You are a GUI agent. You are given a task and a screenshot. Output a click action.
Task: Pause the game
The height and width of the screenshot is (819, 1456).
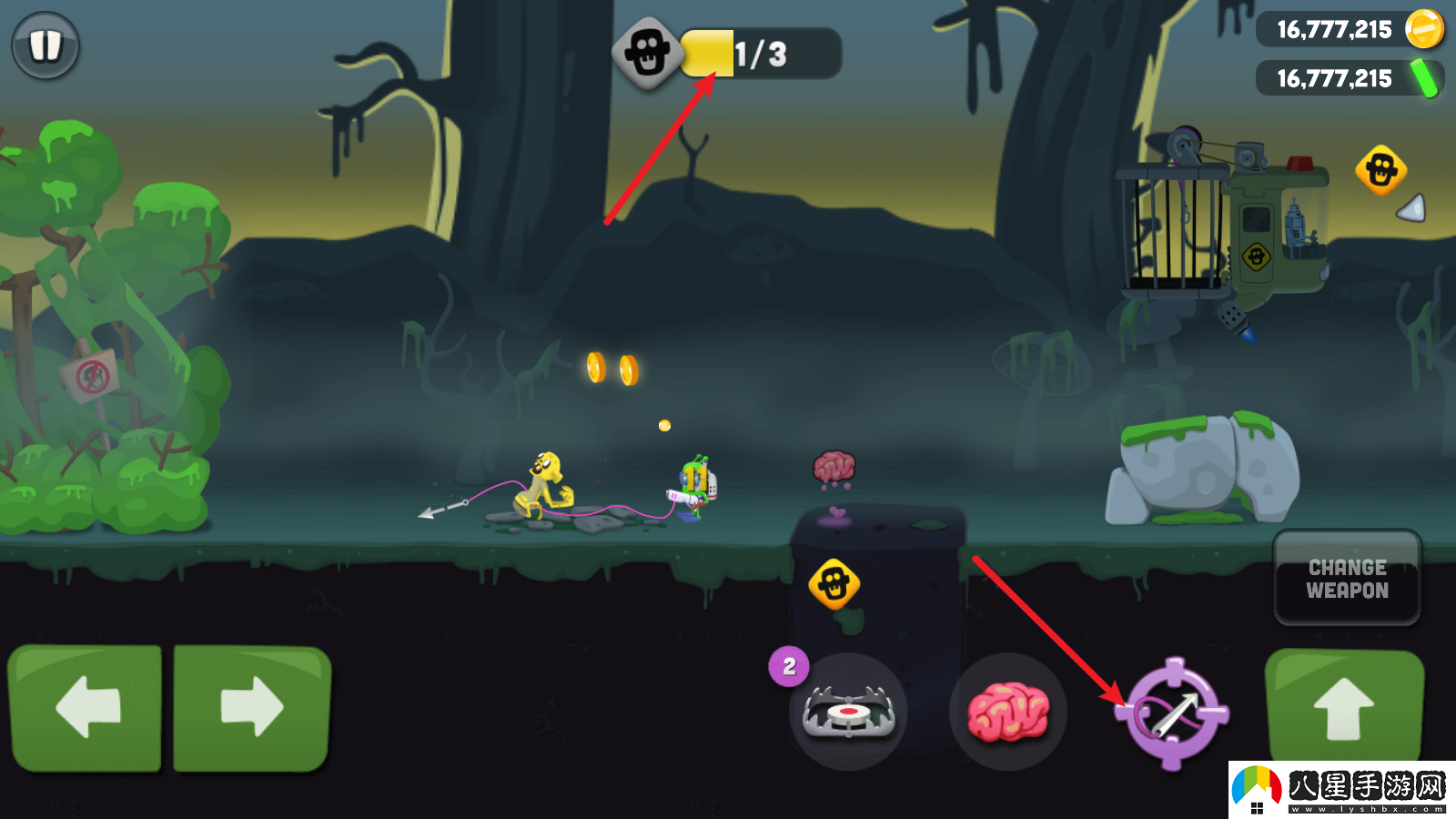click(x=45, y=45)
